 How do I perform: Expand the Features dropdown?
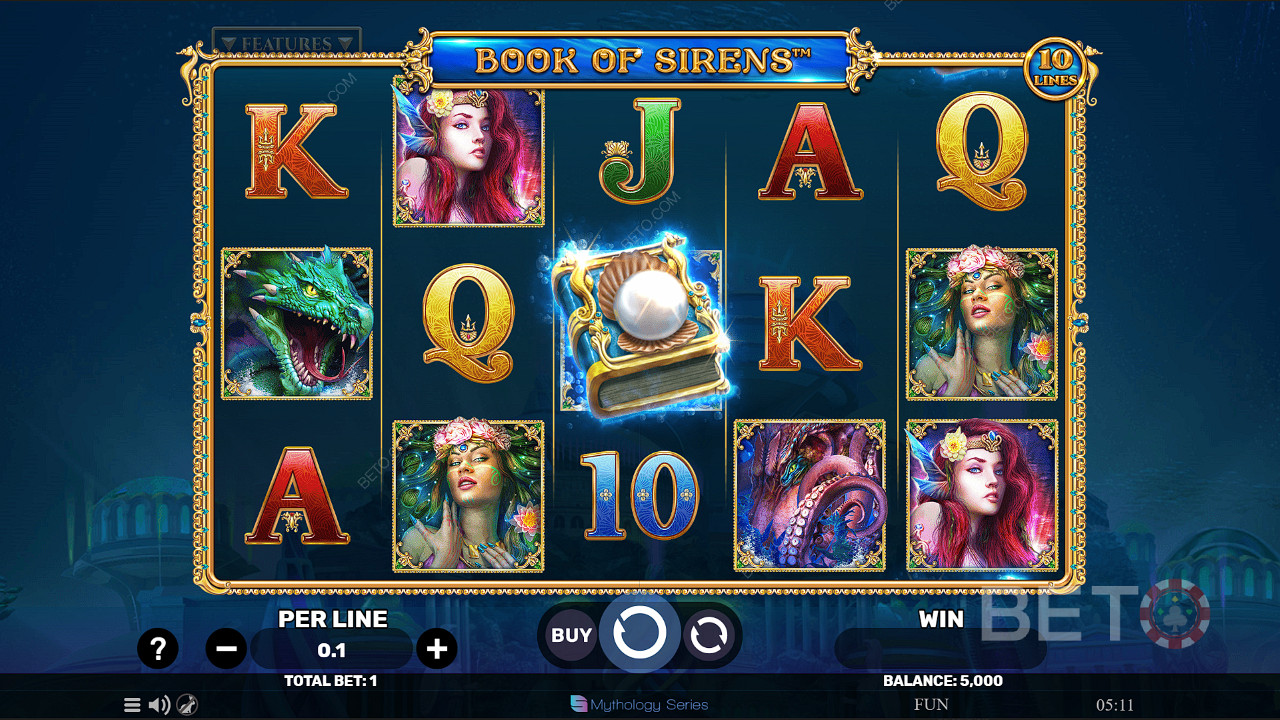tap(286, 43)
